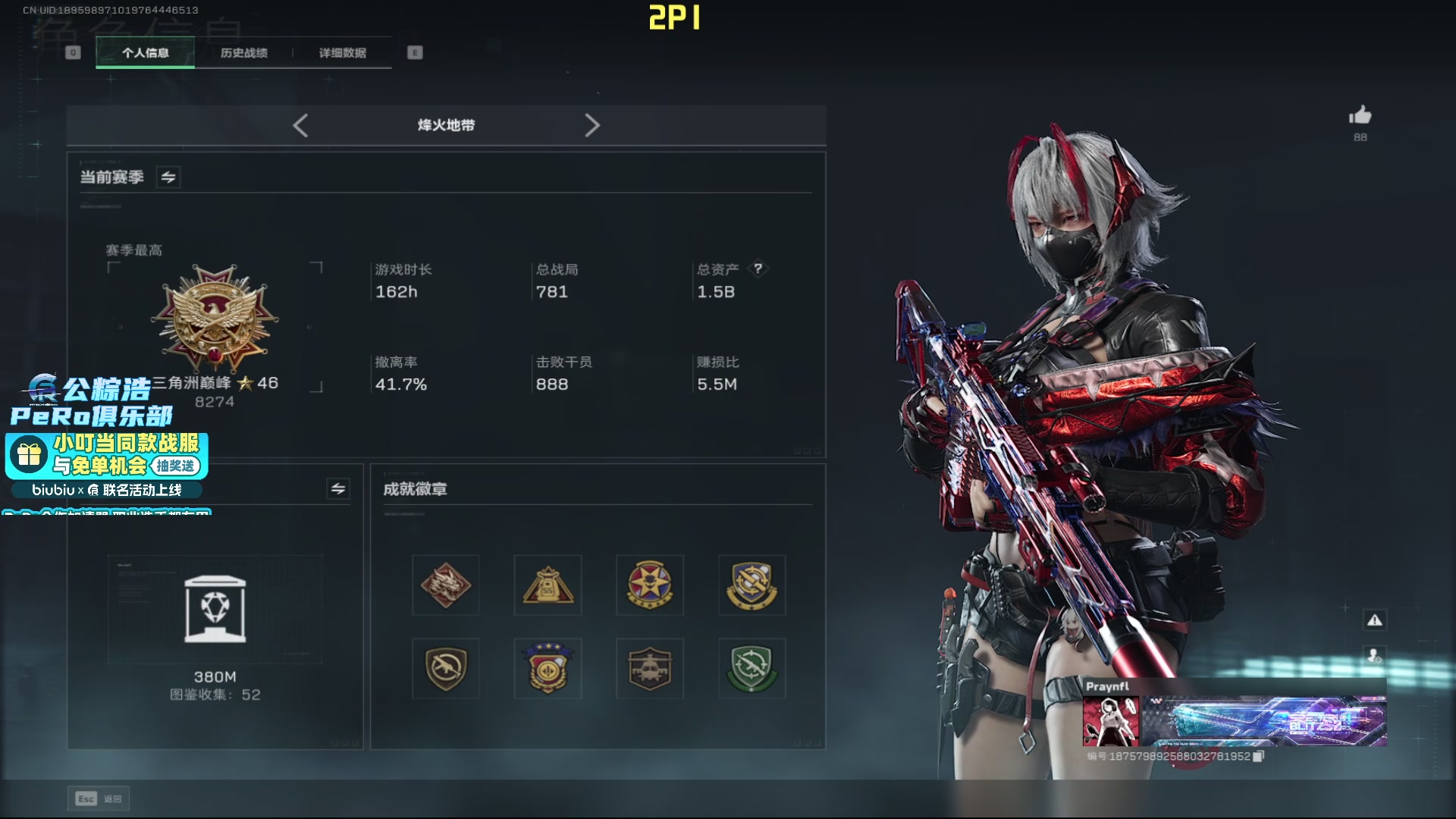The width and height of the screenshot is (1456, 819).
Task: Open the 380M collection showcase icon
Action: point(215,609)
